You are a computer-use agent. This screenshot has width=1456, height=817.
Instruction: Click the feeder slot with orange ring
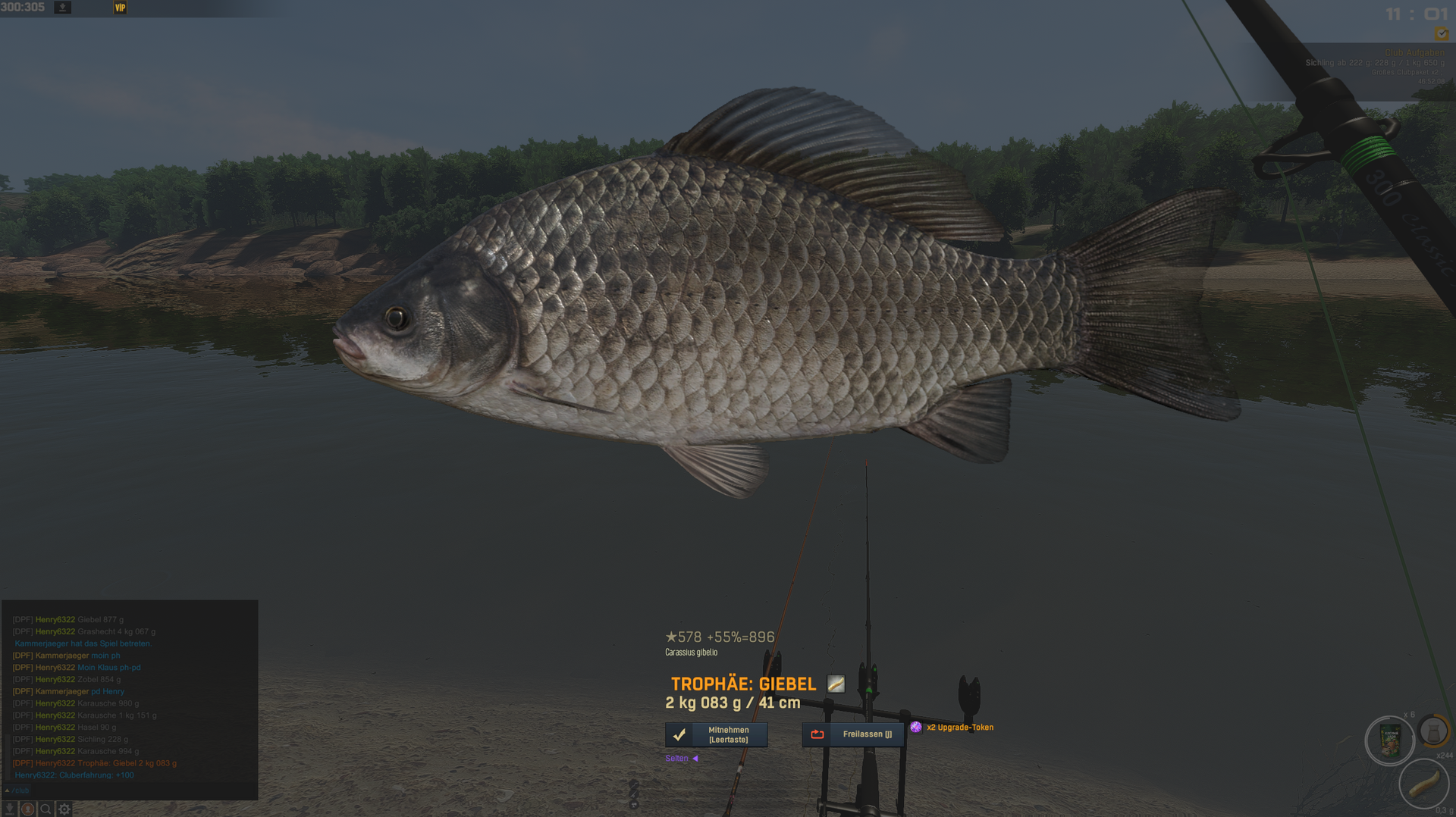coord(1433,731)
